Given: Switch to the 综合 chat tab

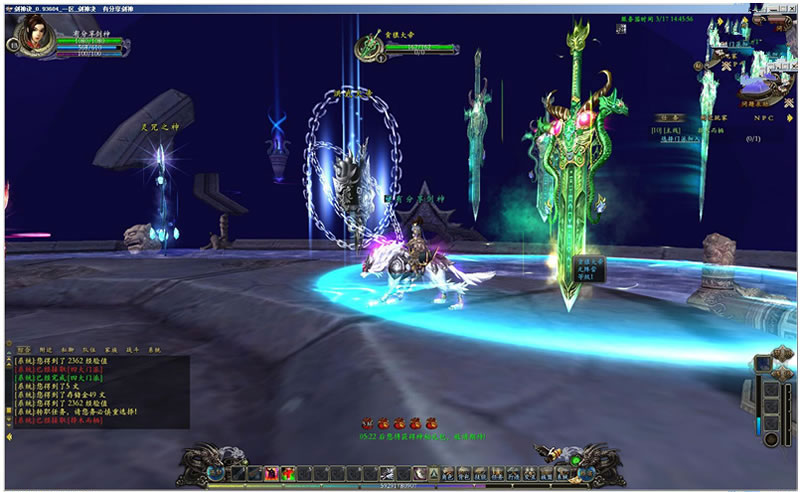Looking at the screenshot, I should click(x=22, y=350).
